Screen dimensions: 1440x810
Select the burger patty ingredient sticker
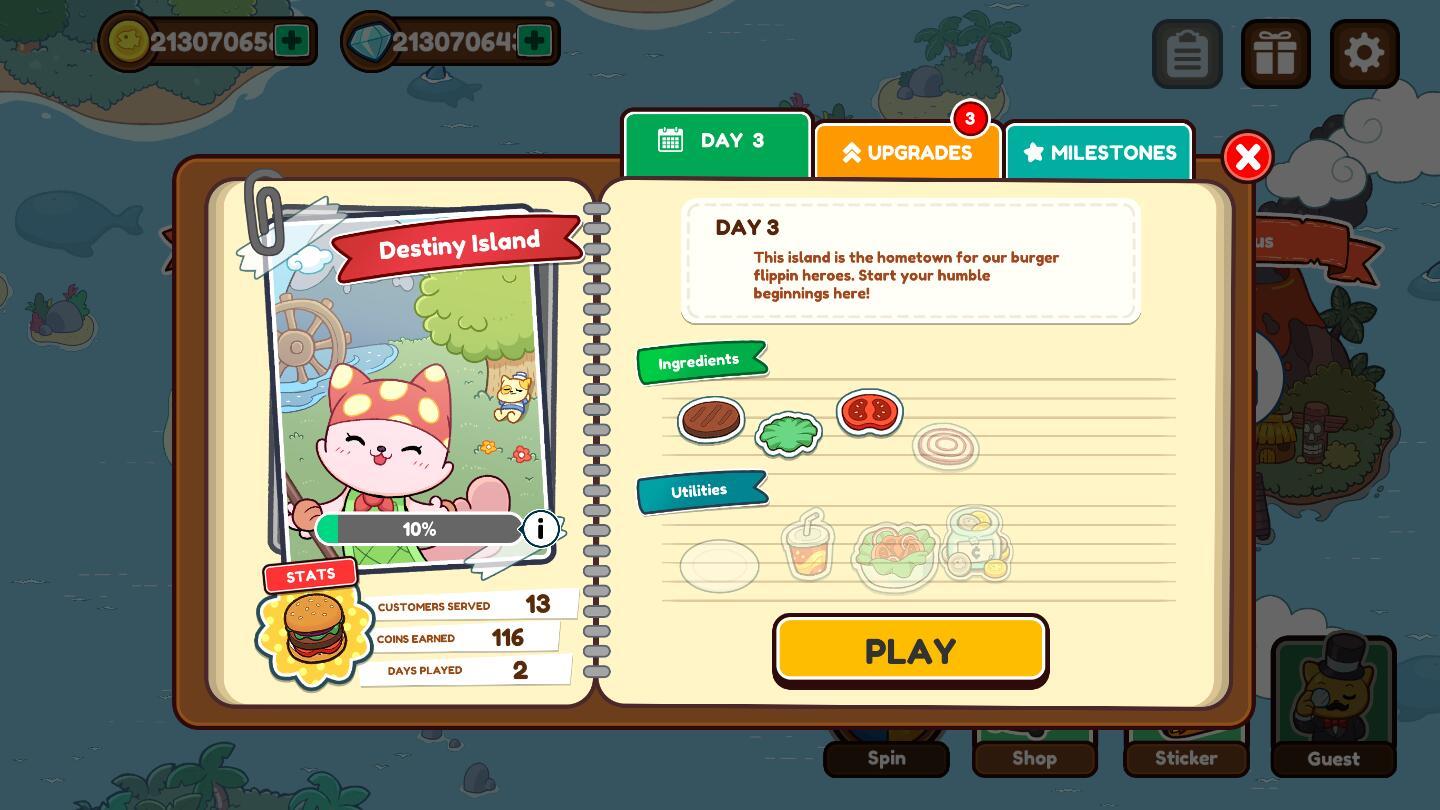(711, 420)
